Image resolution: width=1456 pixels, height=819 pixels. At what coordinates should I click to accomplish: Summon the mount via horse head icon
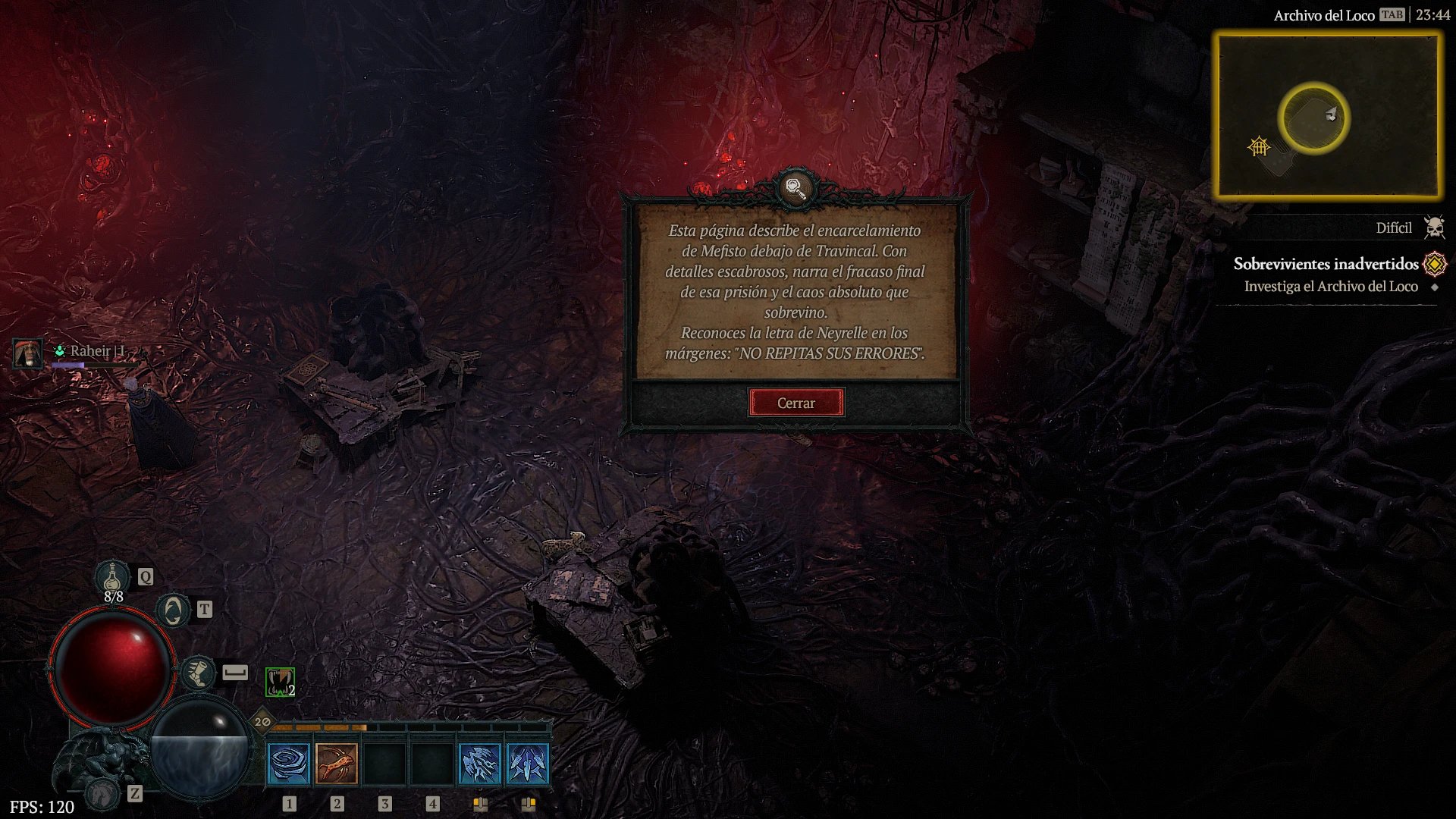(102, 793)
